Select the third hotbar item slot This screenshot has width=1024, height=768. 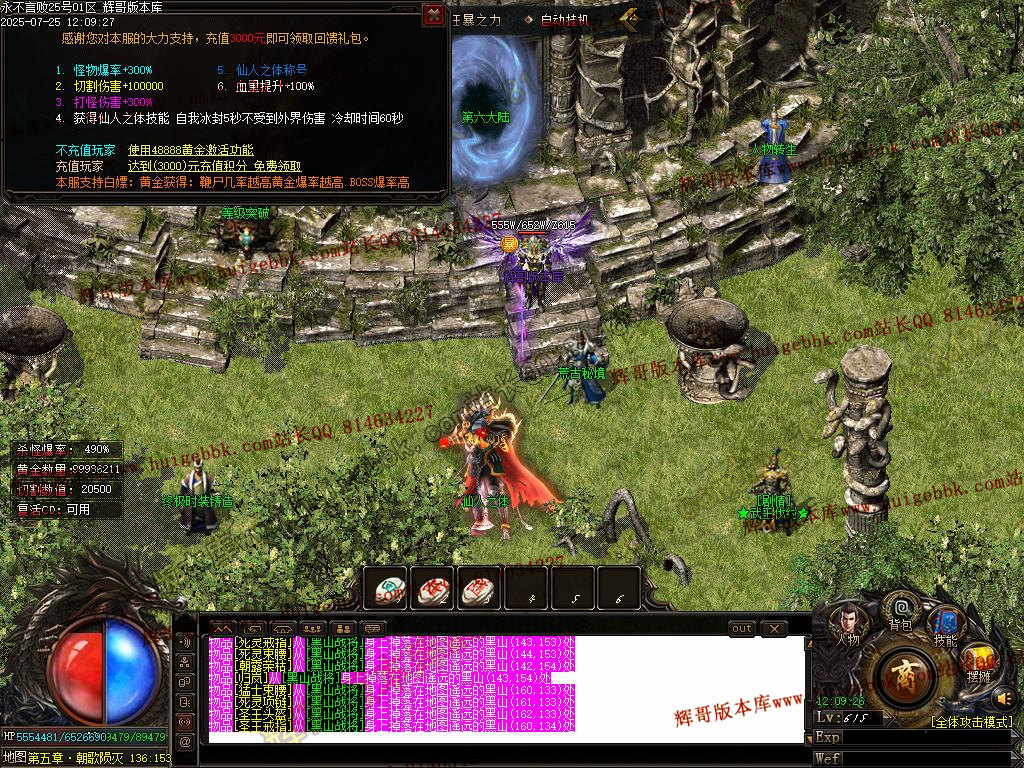coord(479,589)
